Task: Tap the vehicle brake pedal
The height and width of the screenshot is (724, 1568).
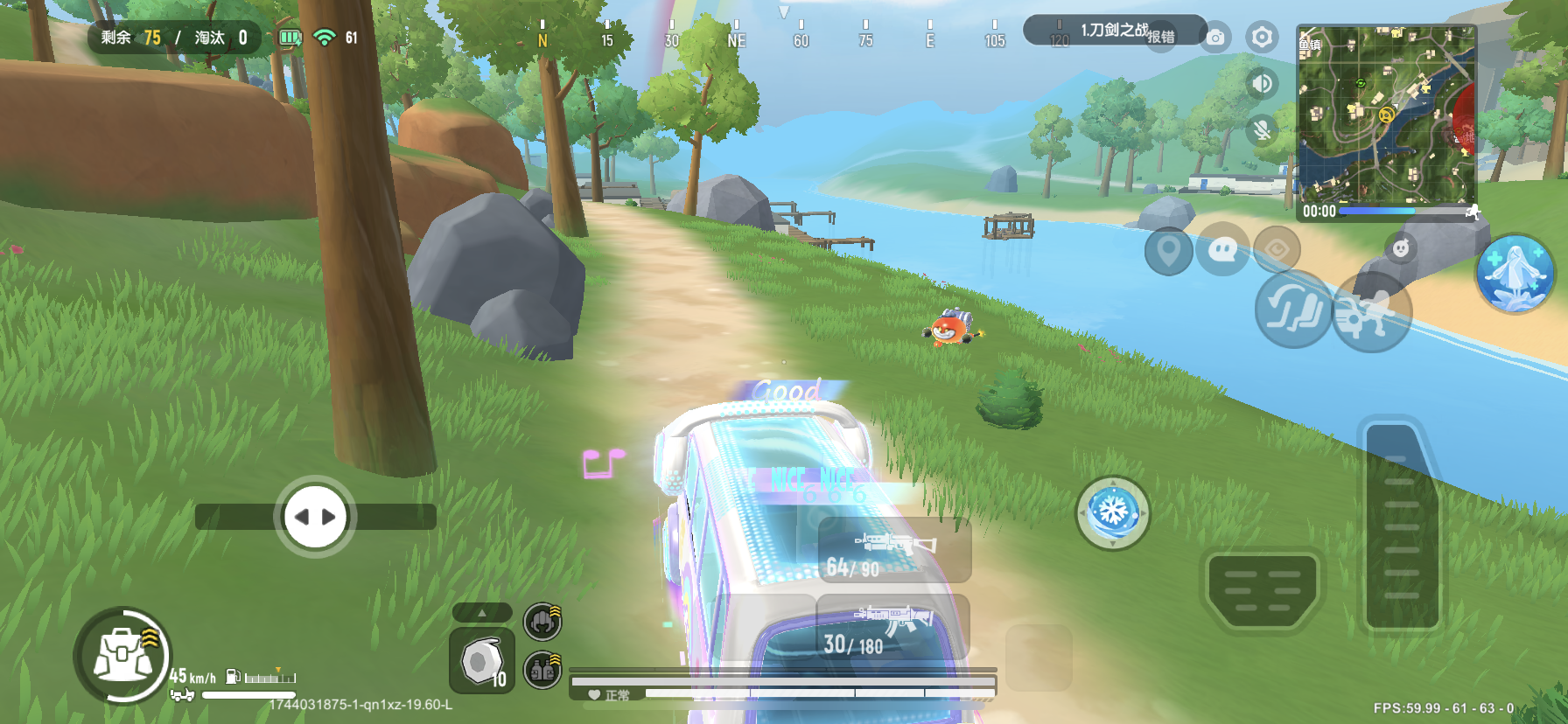Action: (1262, 588)
